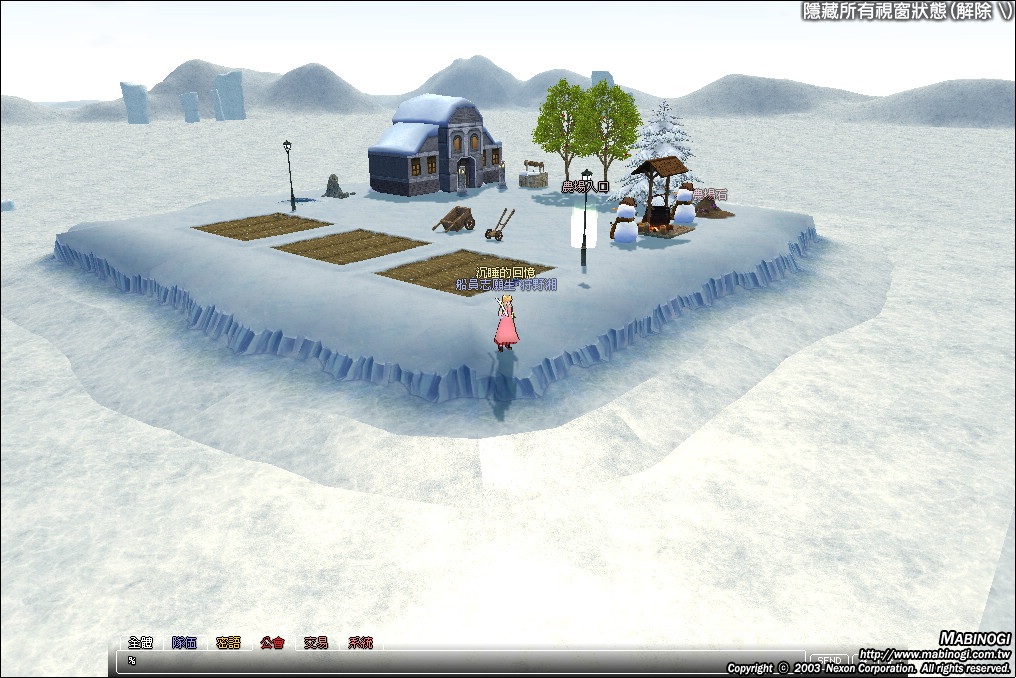1016x678 pixels.
Task: Choose the 交易 (Trade) chat tab
Action: 316,642
